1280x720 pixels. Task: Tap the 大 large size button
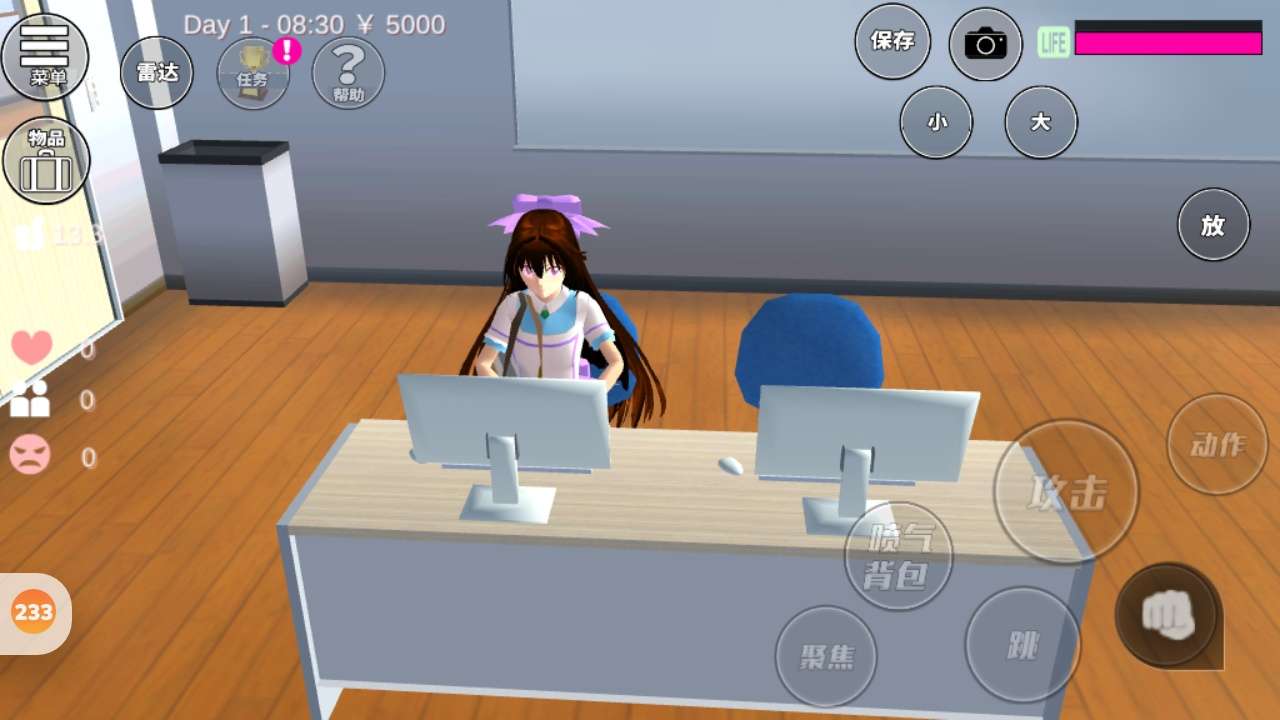coord(1041,122)
